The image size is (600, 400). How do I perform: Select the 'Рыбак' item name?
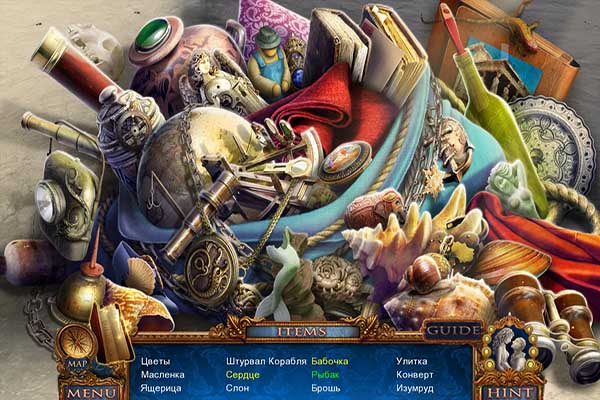click(325, 374)
